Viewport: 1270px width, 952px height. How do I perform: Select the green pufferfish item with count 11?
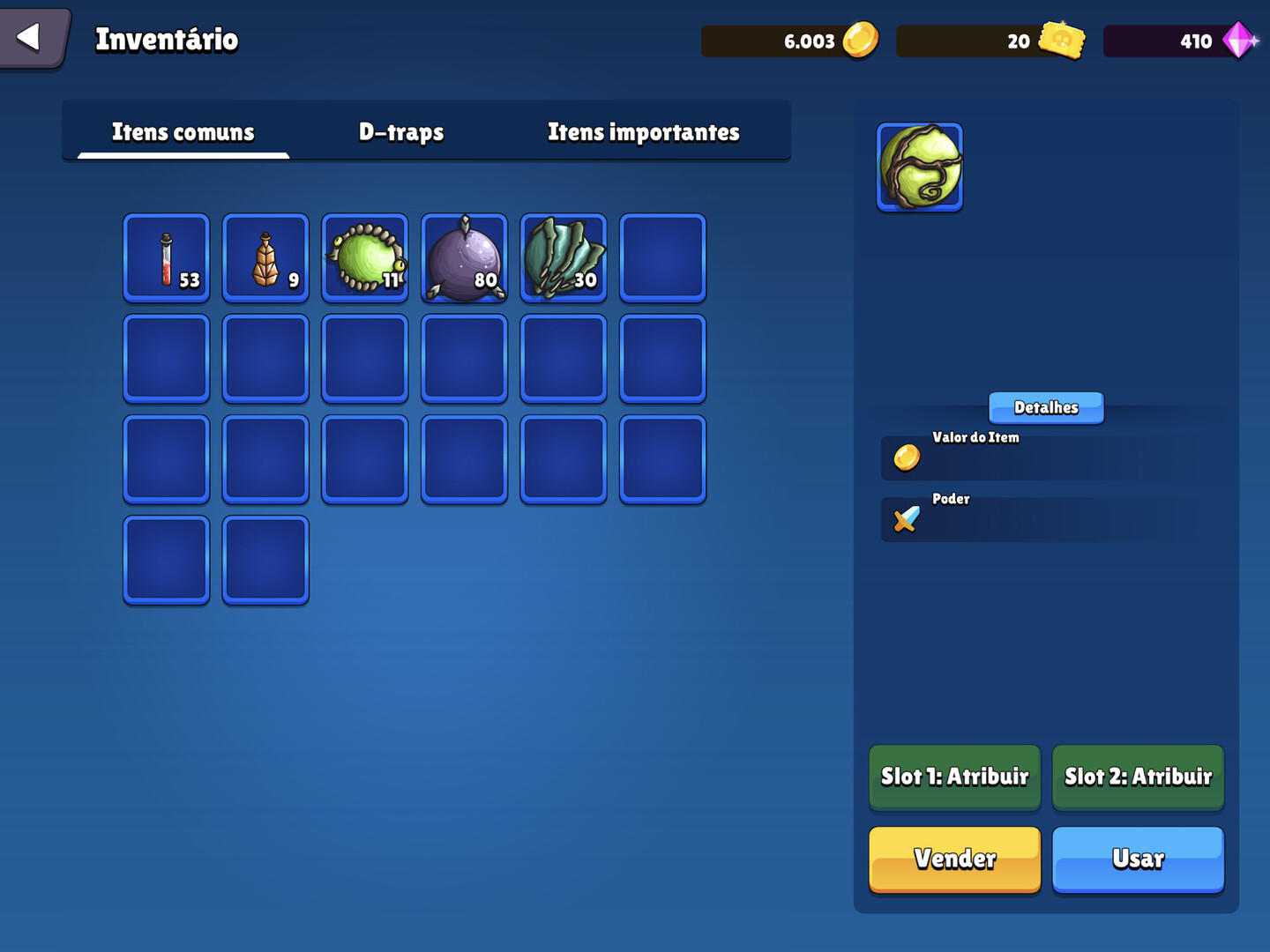tap(364, 258)
